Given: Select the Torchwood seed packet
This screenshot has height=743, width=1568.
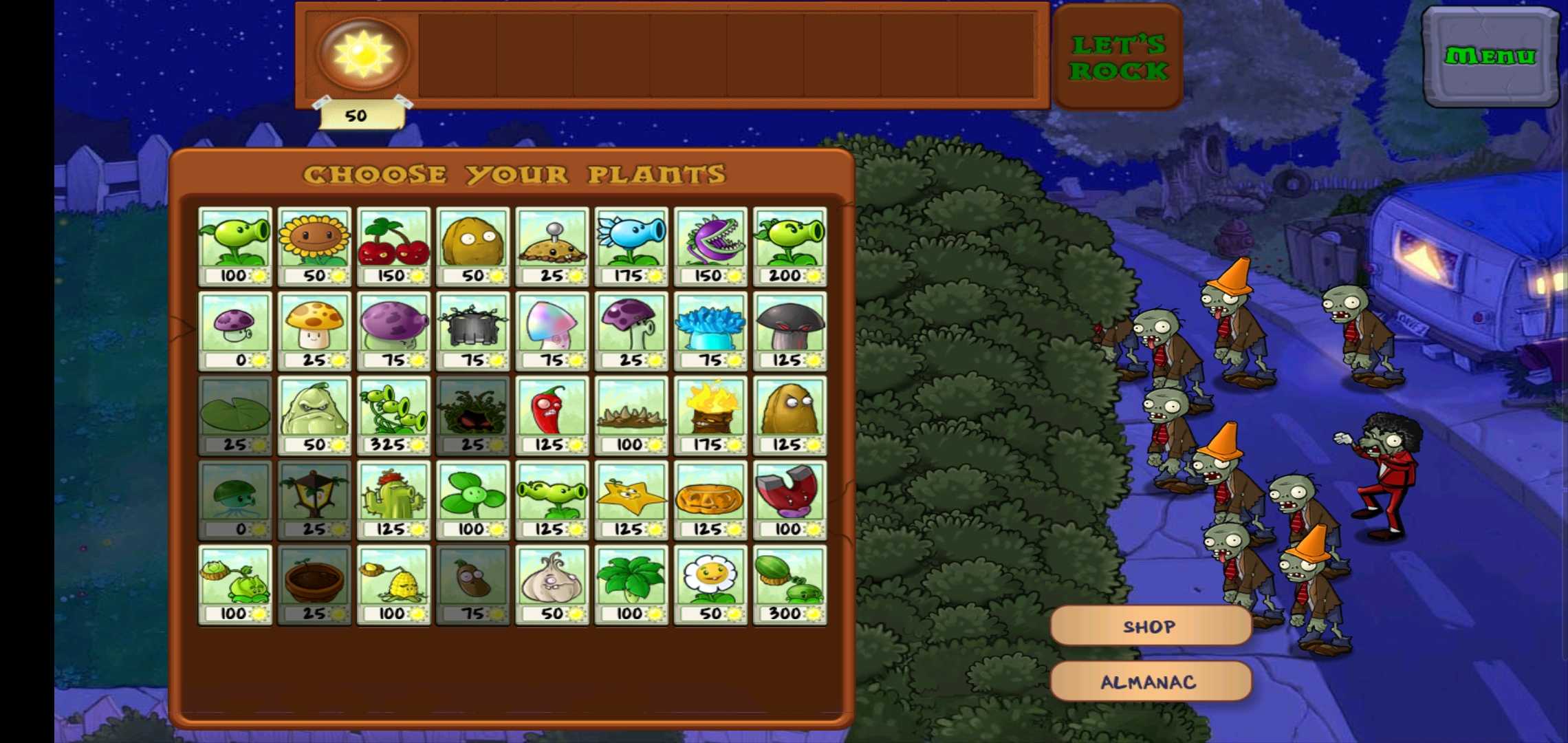Looking at the screenshot, I should 710,416.
